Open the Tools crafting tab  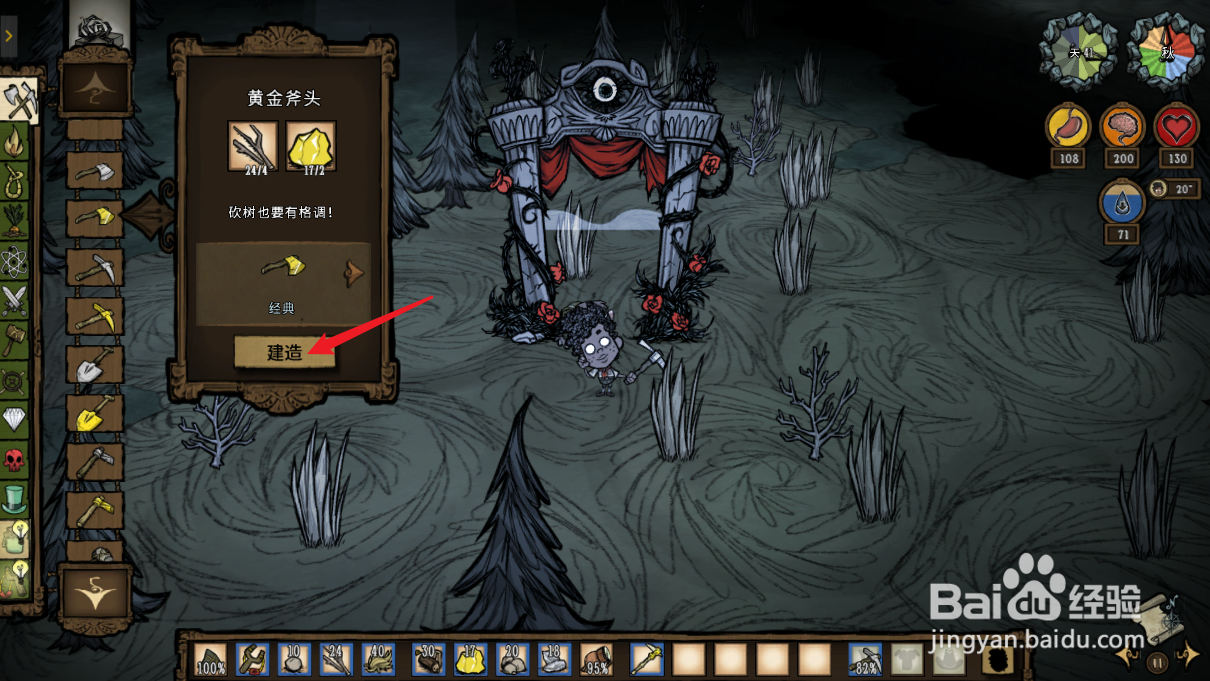[x=19, y=101]
